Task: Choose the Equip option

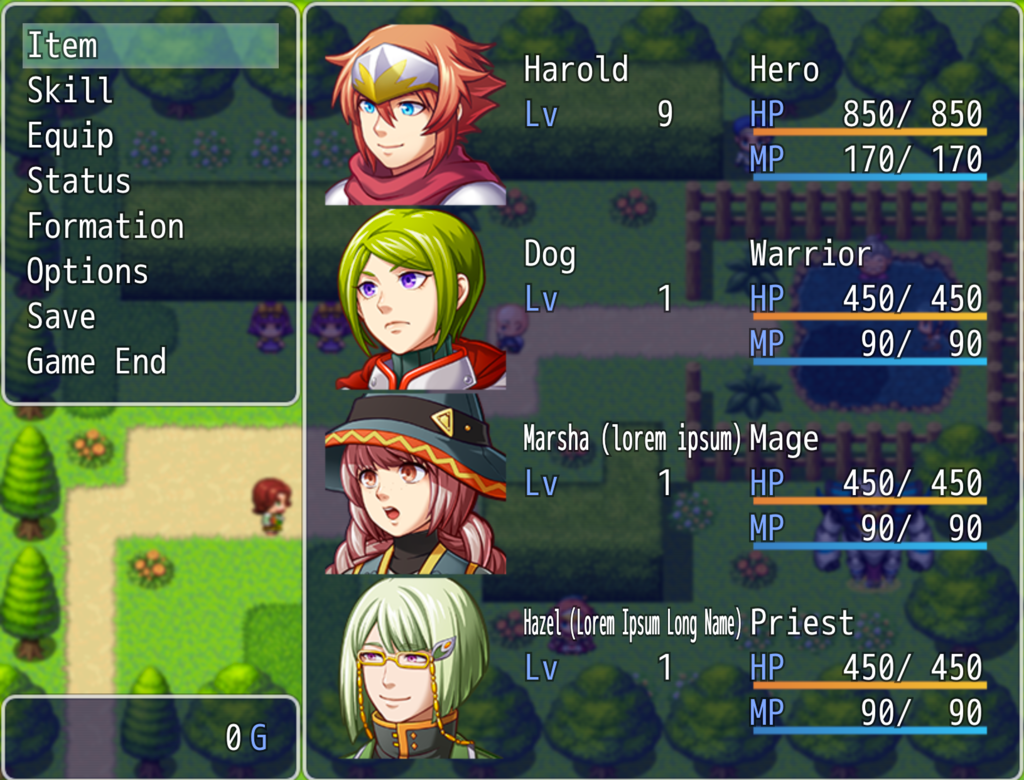Action: 70,136
